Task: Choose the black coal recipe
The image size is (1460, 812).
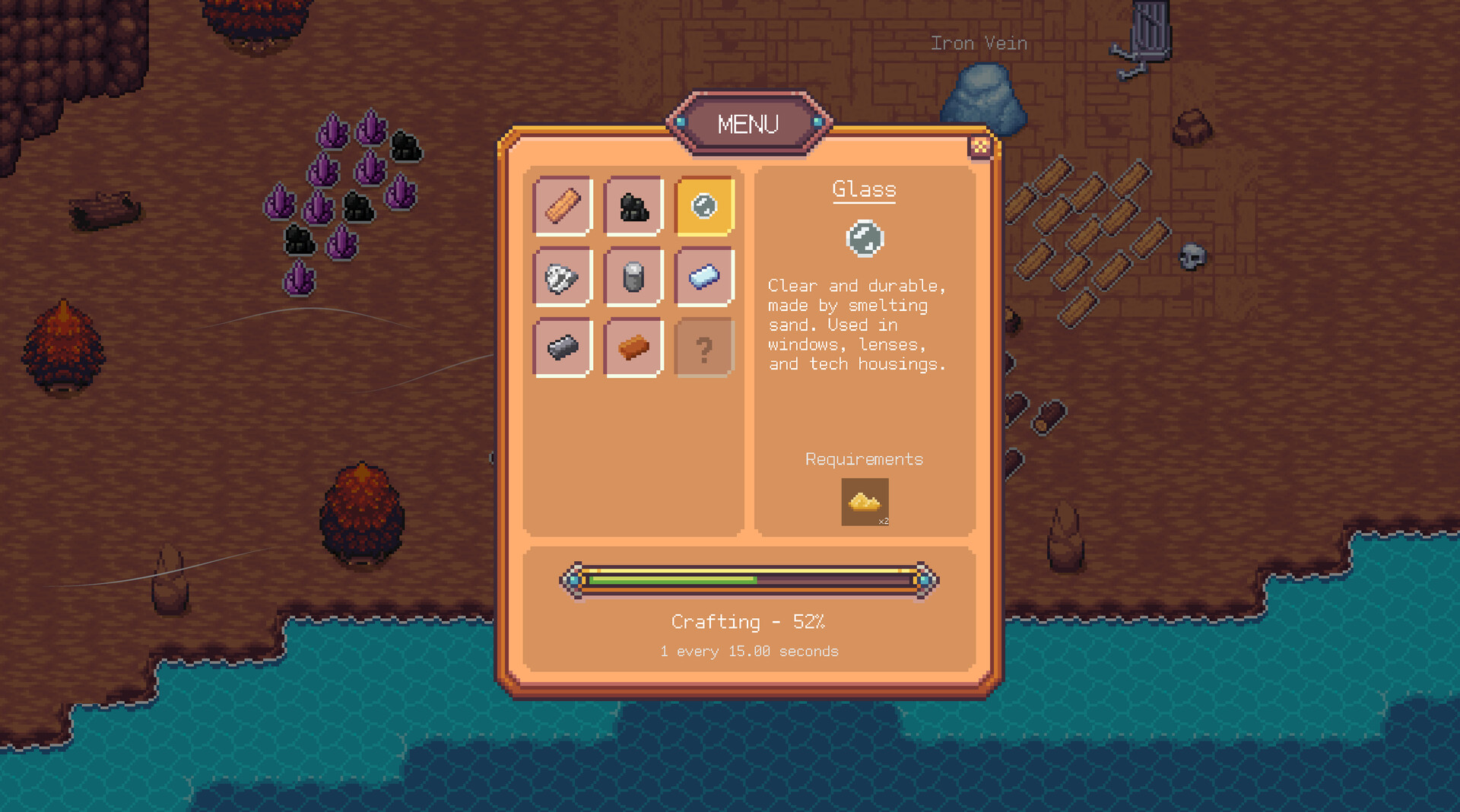Action: tap(633, 206)
